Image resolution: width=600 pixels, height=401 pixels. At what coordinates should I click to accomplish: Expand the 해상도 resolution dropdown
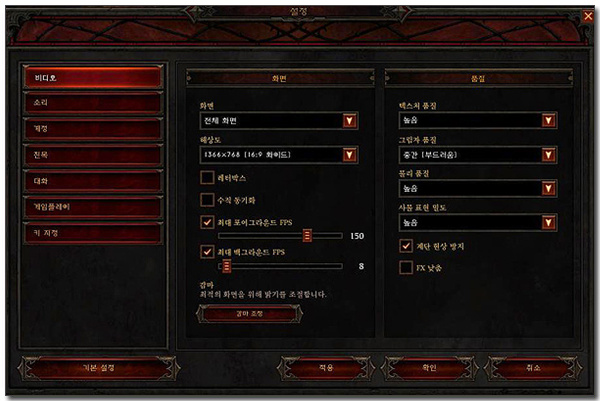coord(349,155)
